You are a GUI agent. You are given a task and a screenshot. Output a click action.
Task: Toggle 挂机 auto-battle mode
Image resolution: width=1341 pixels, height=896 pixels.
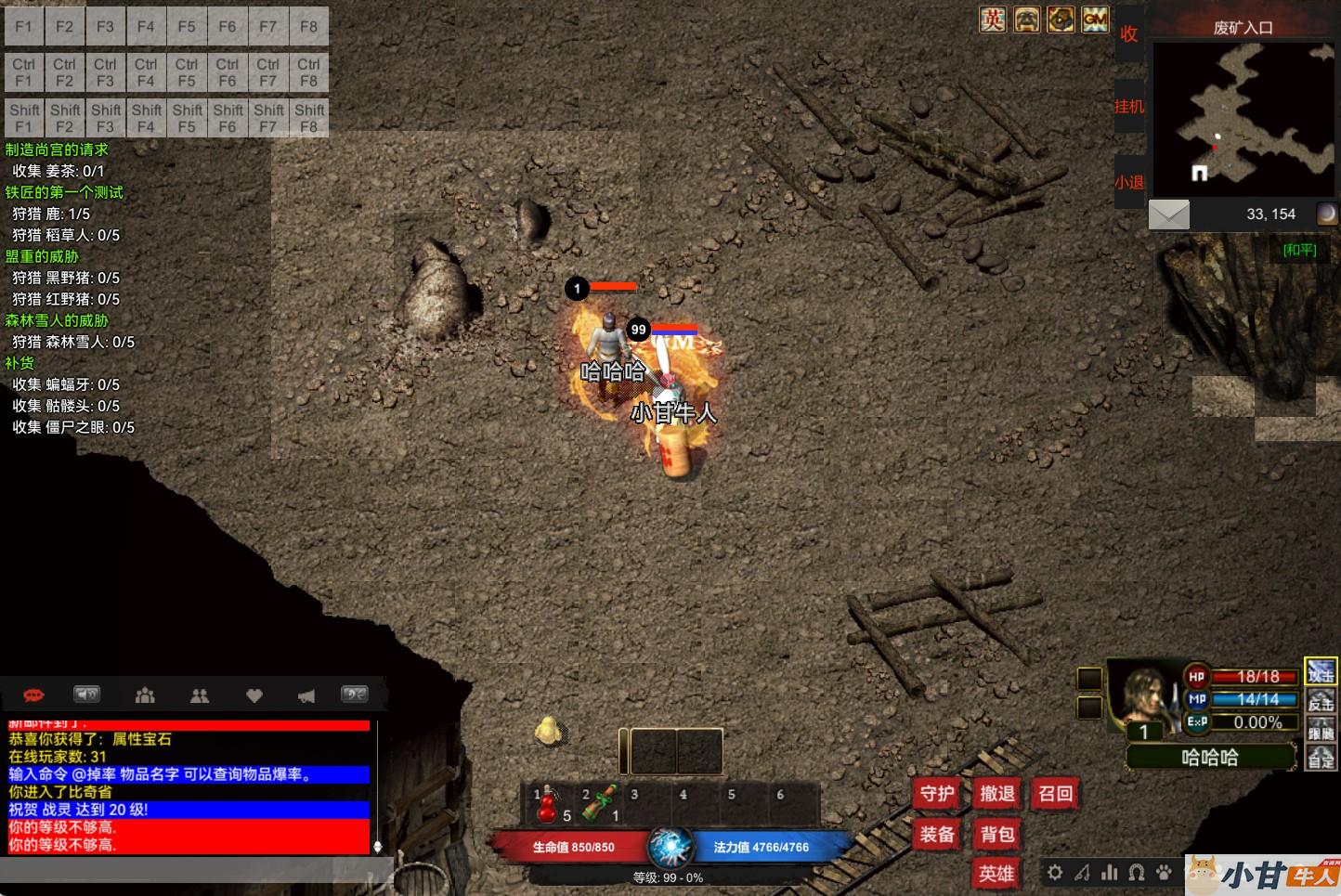1128,107
